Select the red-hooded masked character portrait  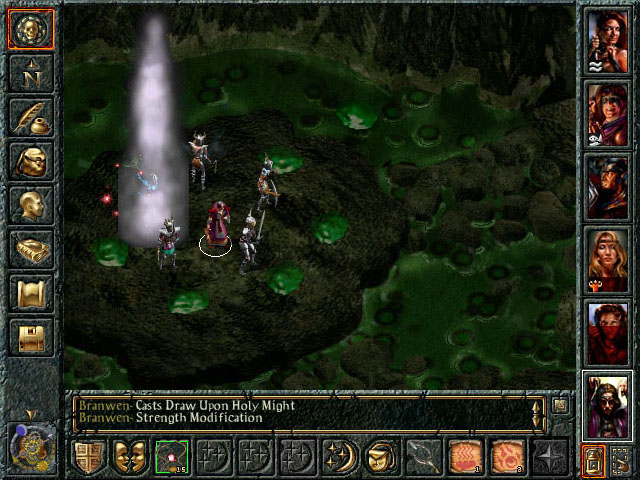click(x=608, y=332)
